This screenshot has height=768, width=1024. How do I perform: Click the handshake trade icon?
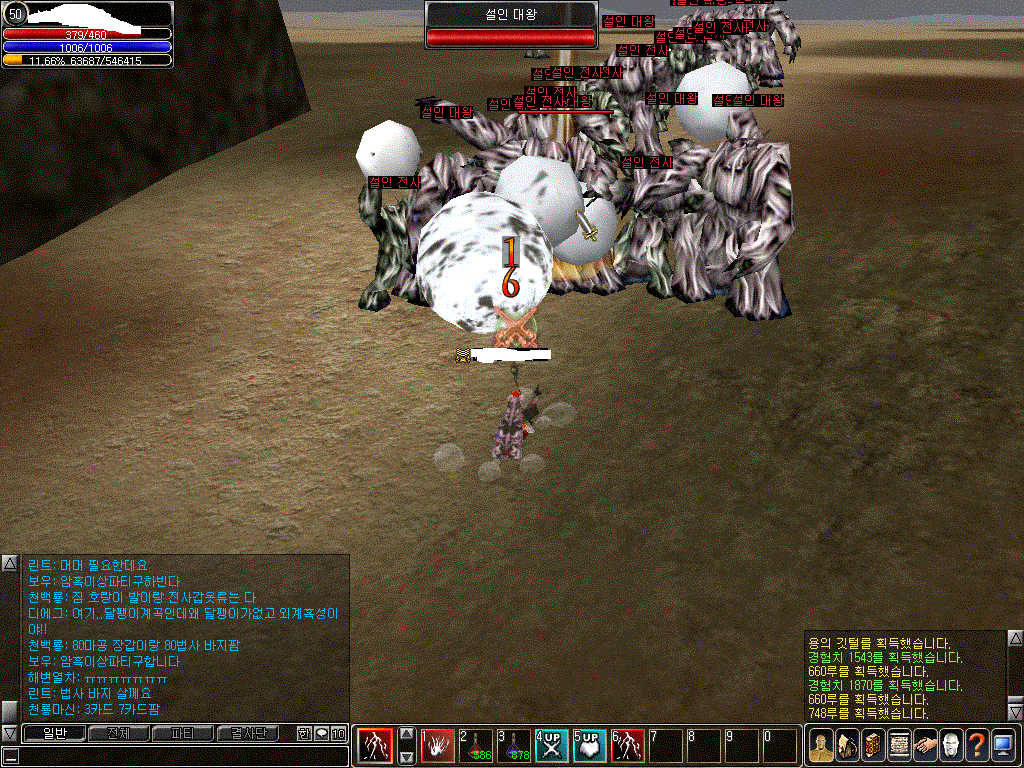[x=924, y=745]
